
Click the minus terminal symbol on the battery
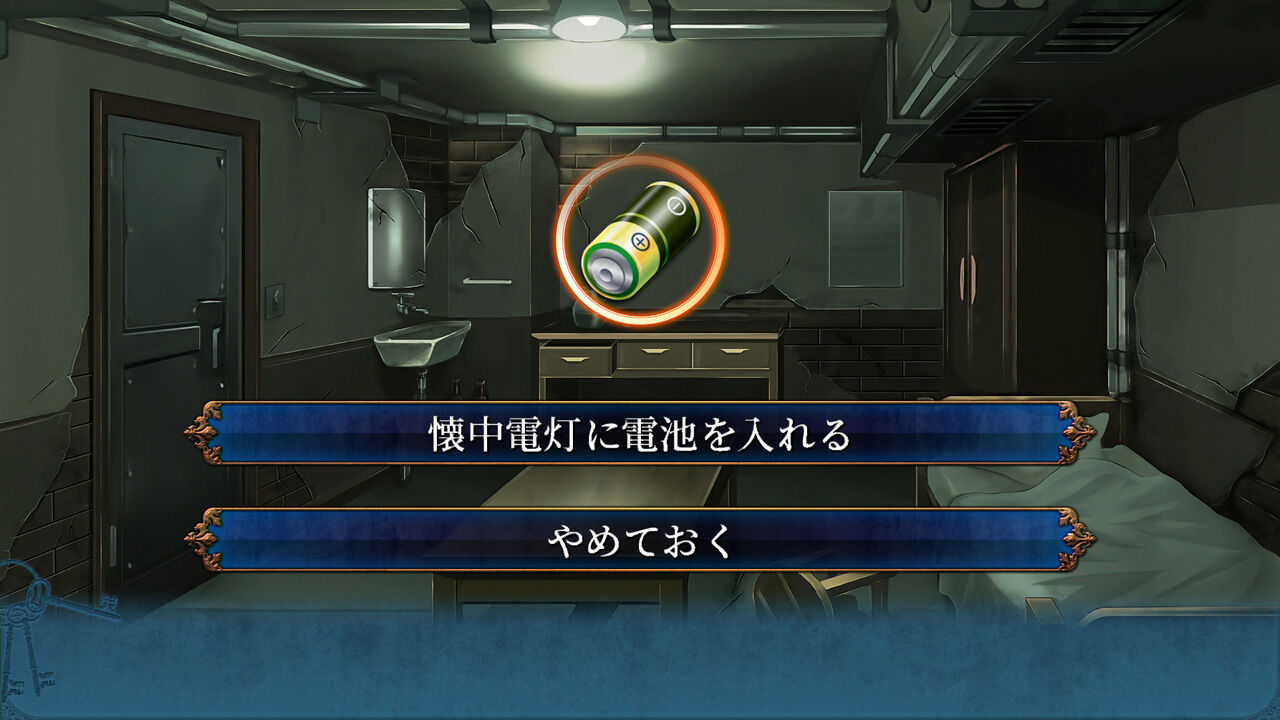[676, 205]
